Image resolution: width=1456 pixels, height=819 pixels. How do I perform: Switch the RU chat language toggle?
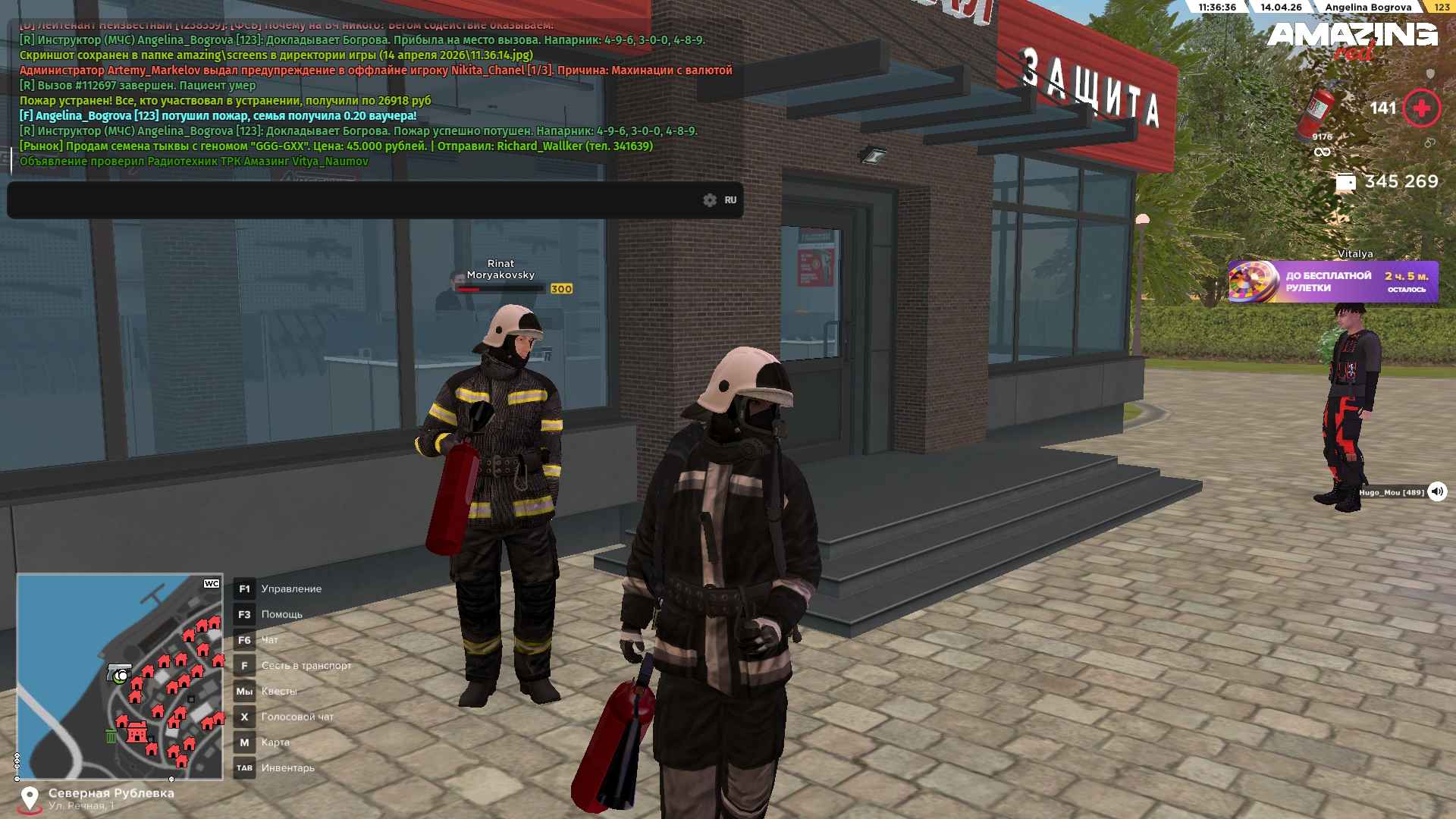730,200
